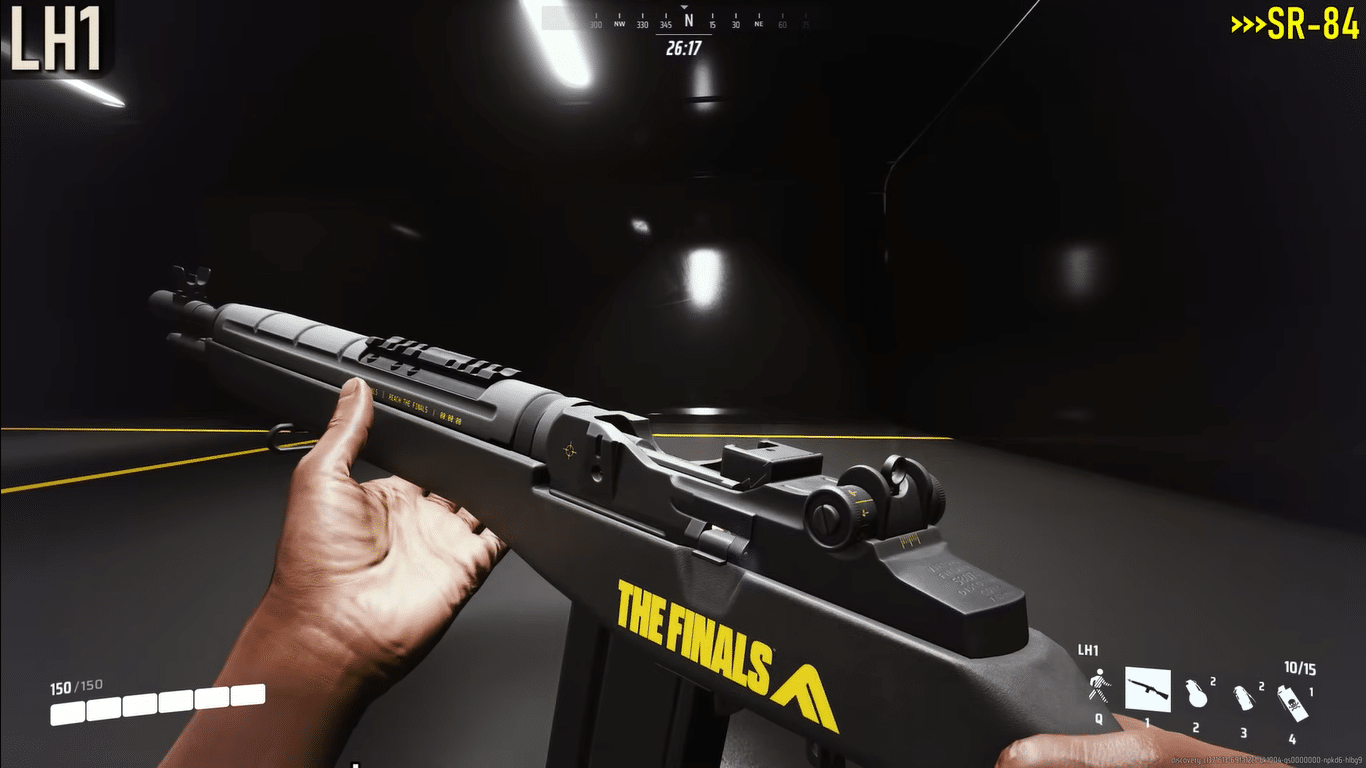Click the NW compass tick toggle
Screen dimensions: 1366x768
(x=619, y=23)
